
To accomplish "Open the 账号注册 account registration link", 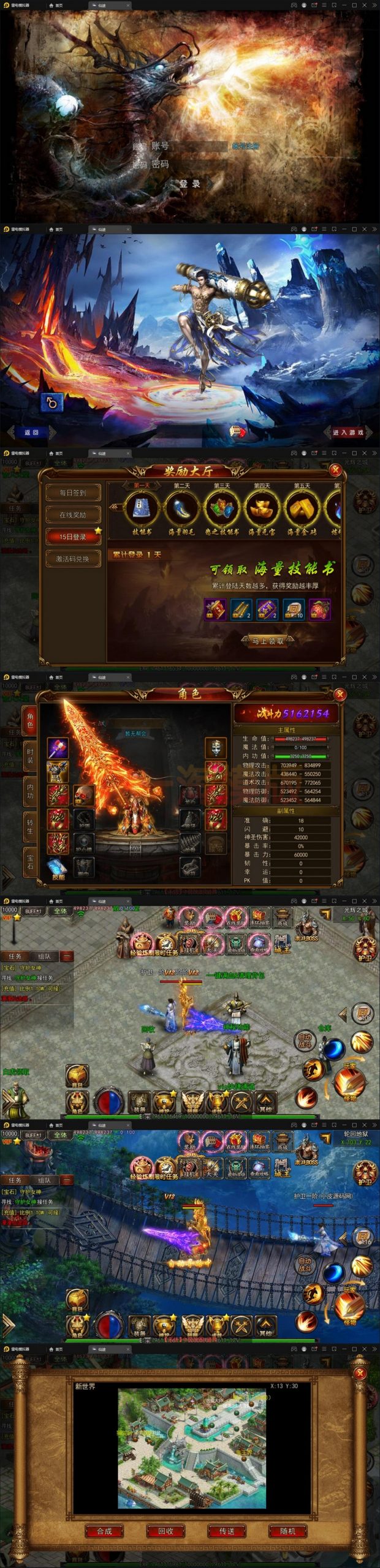I will (x=245, y=146).
